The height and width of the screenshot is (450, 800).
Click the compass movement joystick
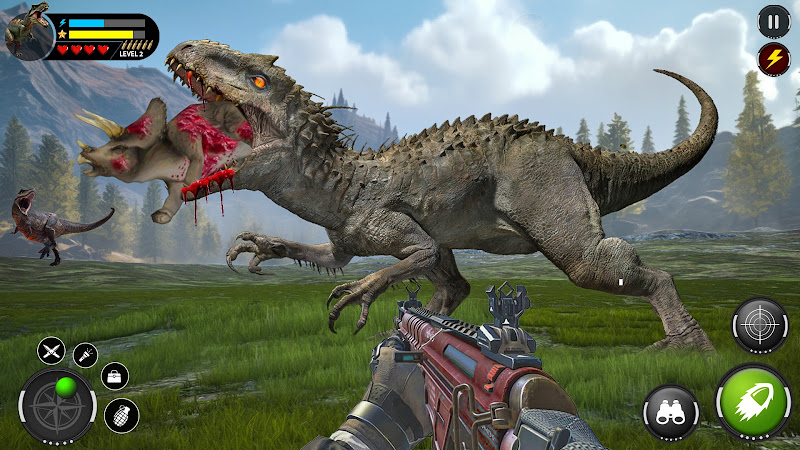58,407
